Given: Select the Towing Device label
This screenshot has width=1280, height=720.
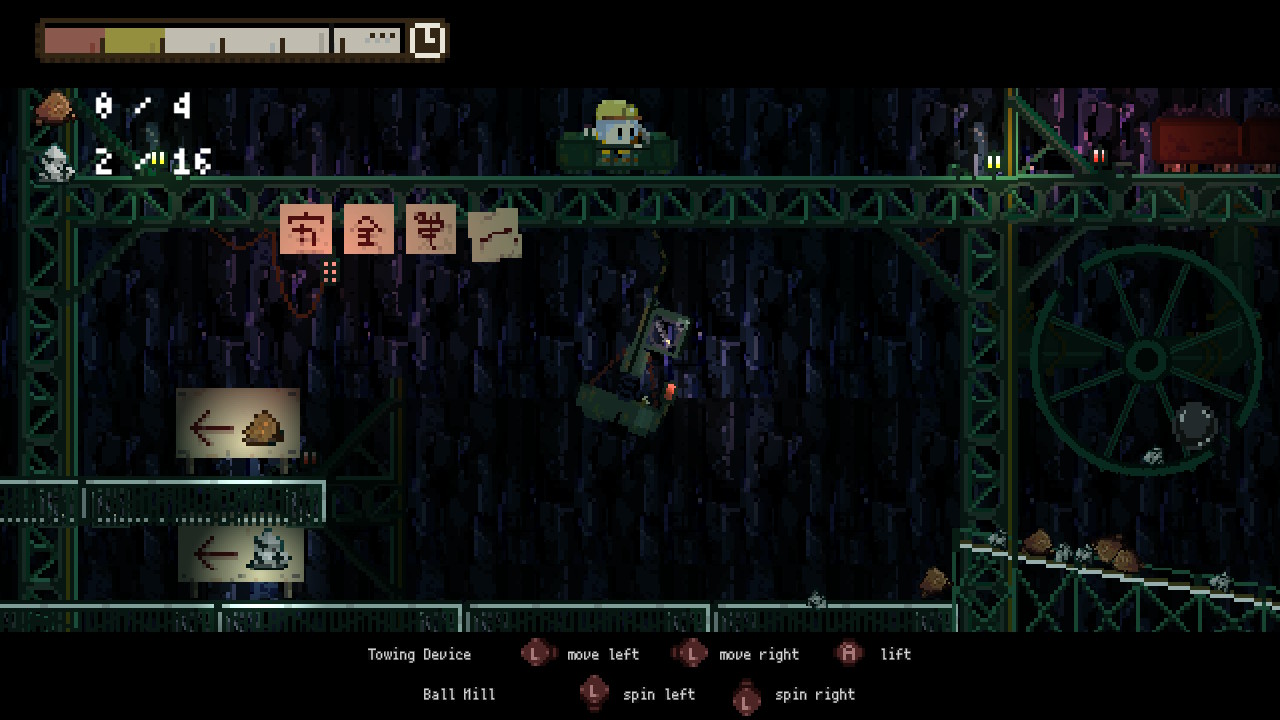Looking at the screenshot, I should 419,654.
